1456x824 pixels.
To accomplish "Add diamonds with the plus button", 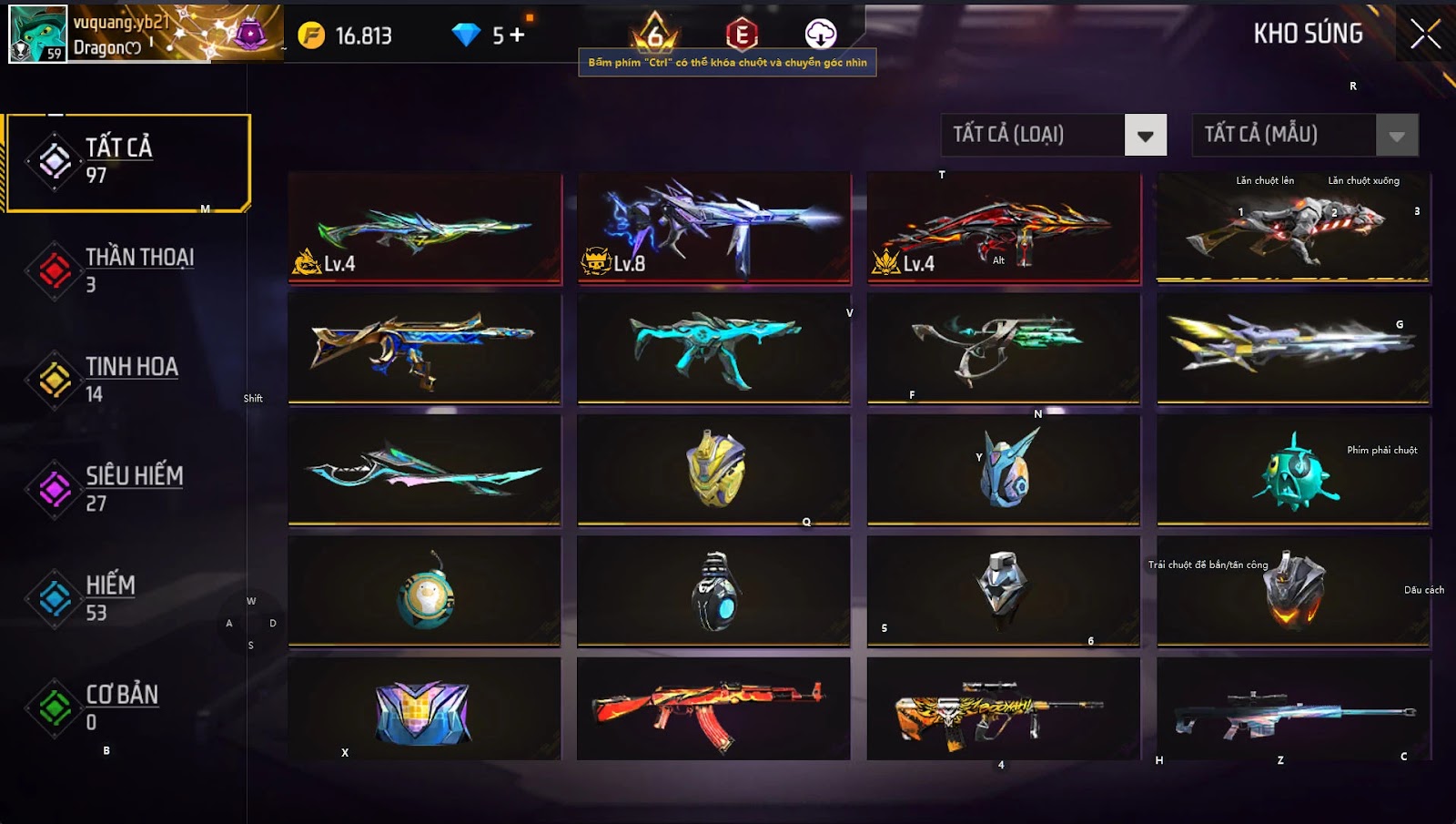I will [517, 36].
